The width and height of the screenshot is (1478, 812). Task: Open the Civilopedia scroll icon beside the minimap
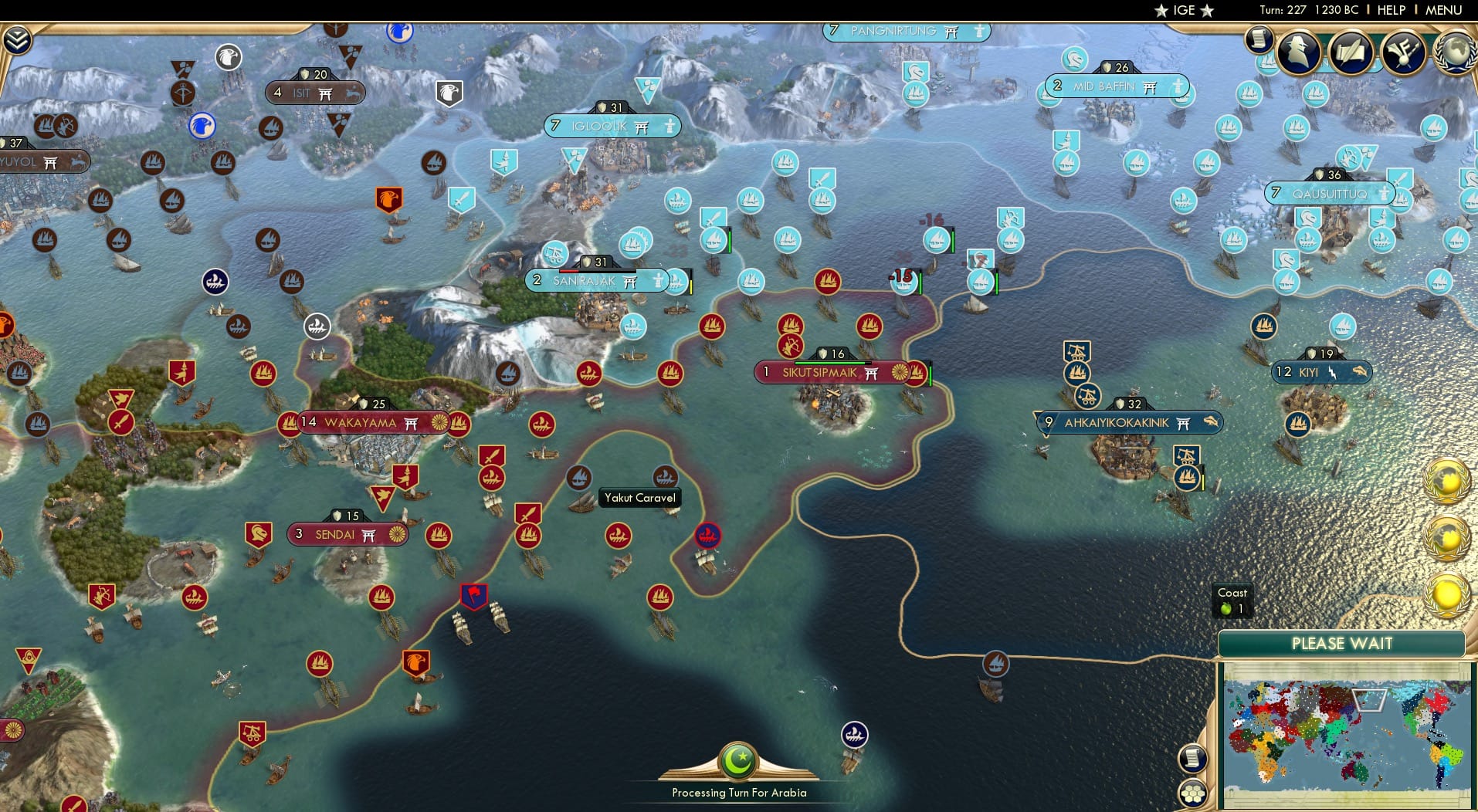click(x=1194, y=759)
